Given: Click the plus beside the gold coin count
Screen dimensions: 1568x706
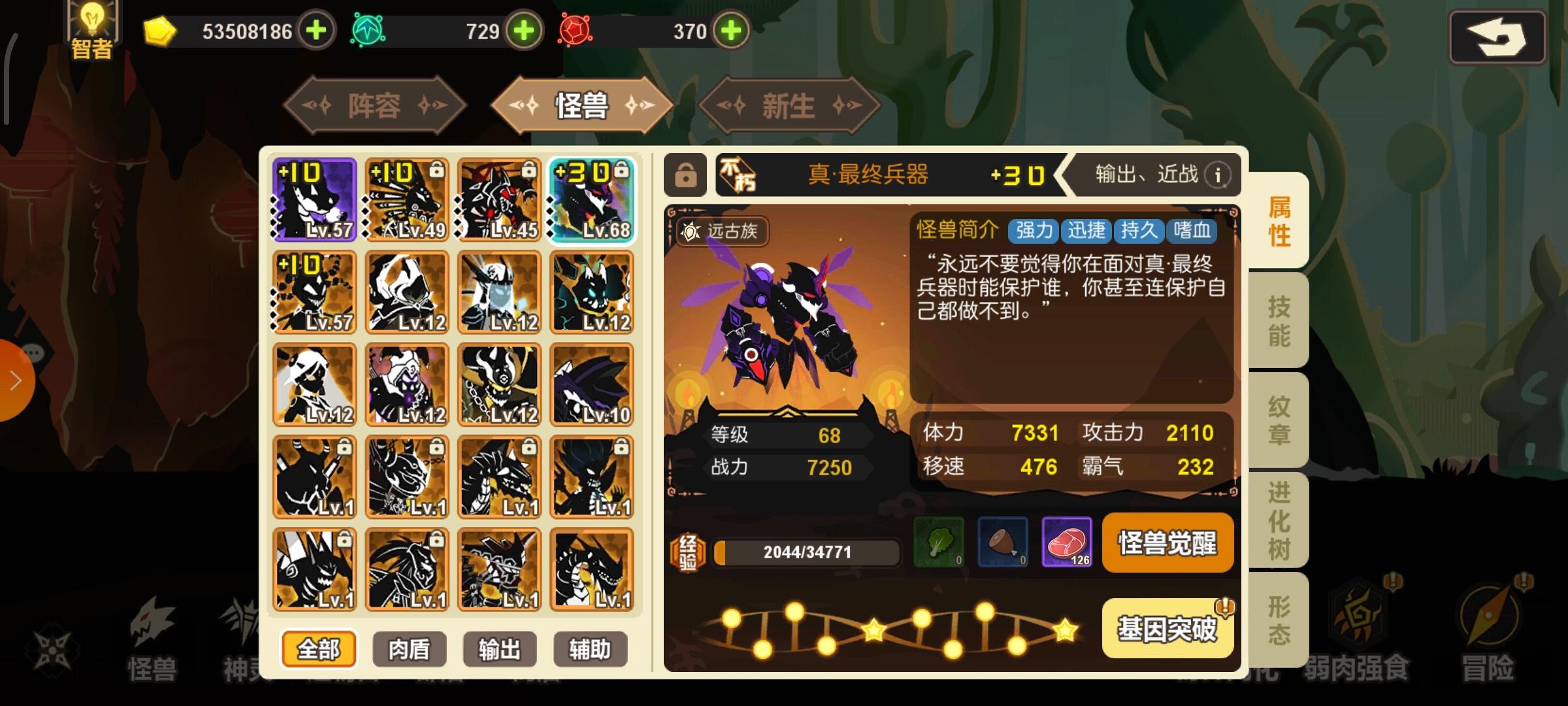Looking at the screenshot, I should coord(317,29).
